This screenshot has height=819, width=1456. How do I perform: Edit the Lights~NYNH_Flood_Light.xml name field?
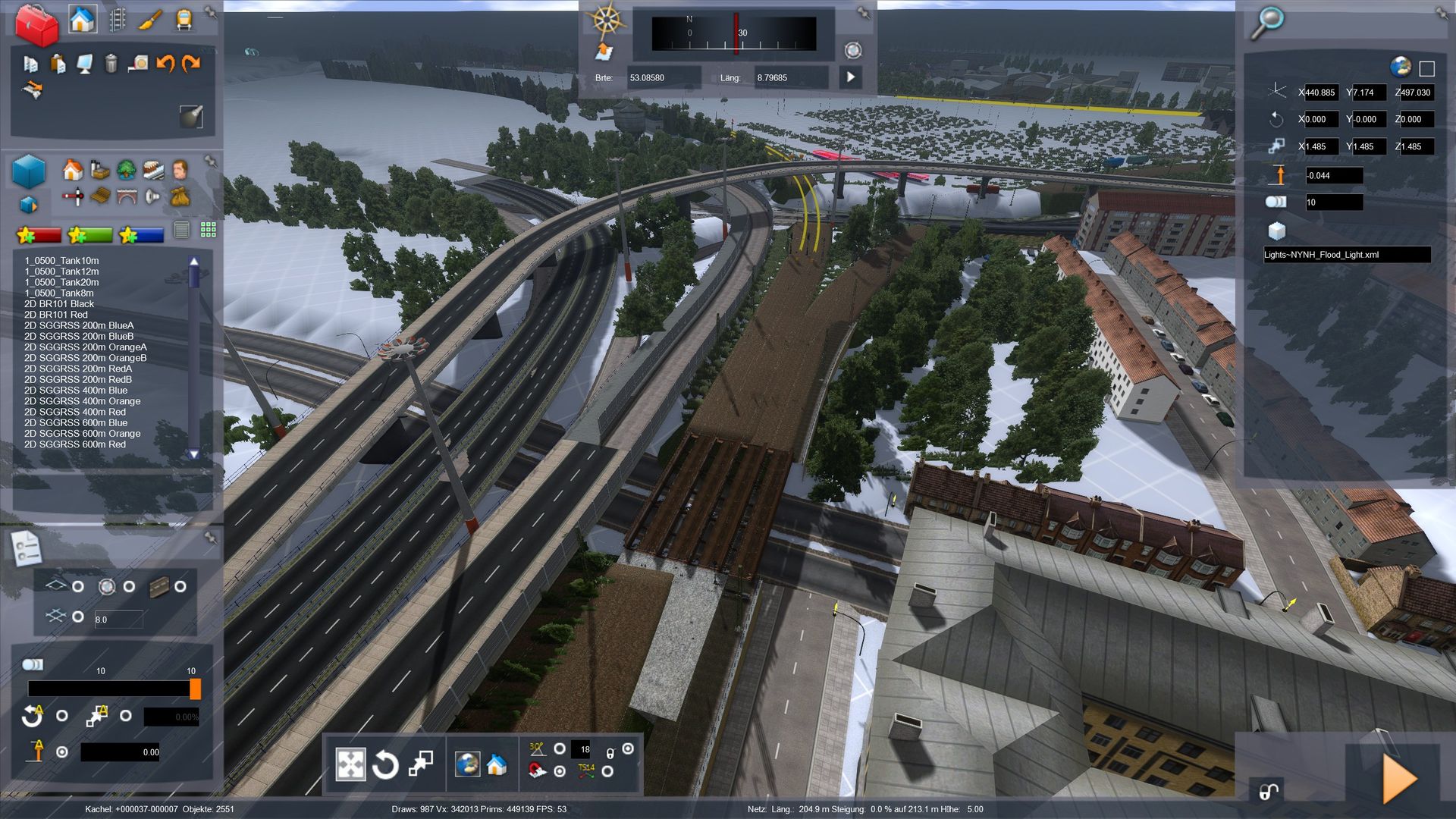(x=1346, y=255)
